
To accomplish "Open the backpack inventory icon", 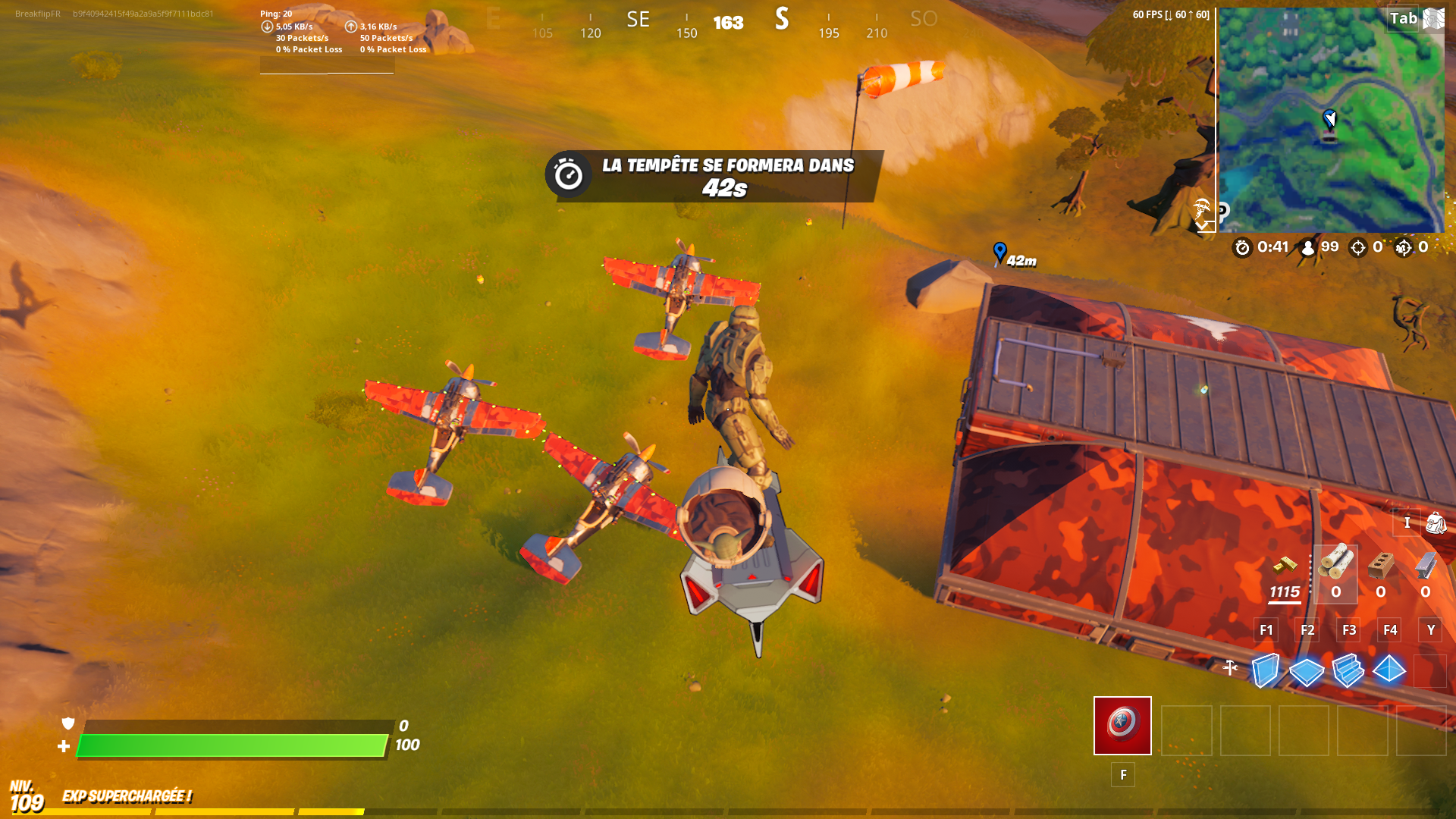I will coord(1436,523).
